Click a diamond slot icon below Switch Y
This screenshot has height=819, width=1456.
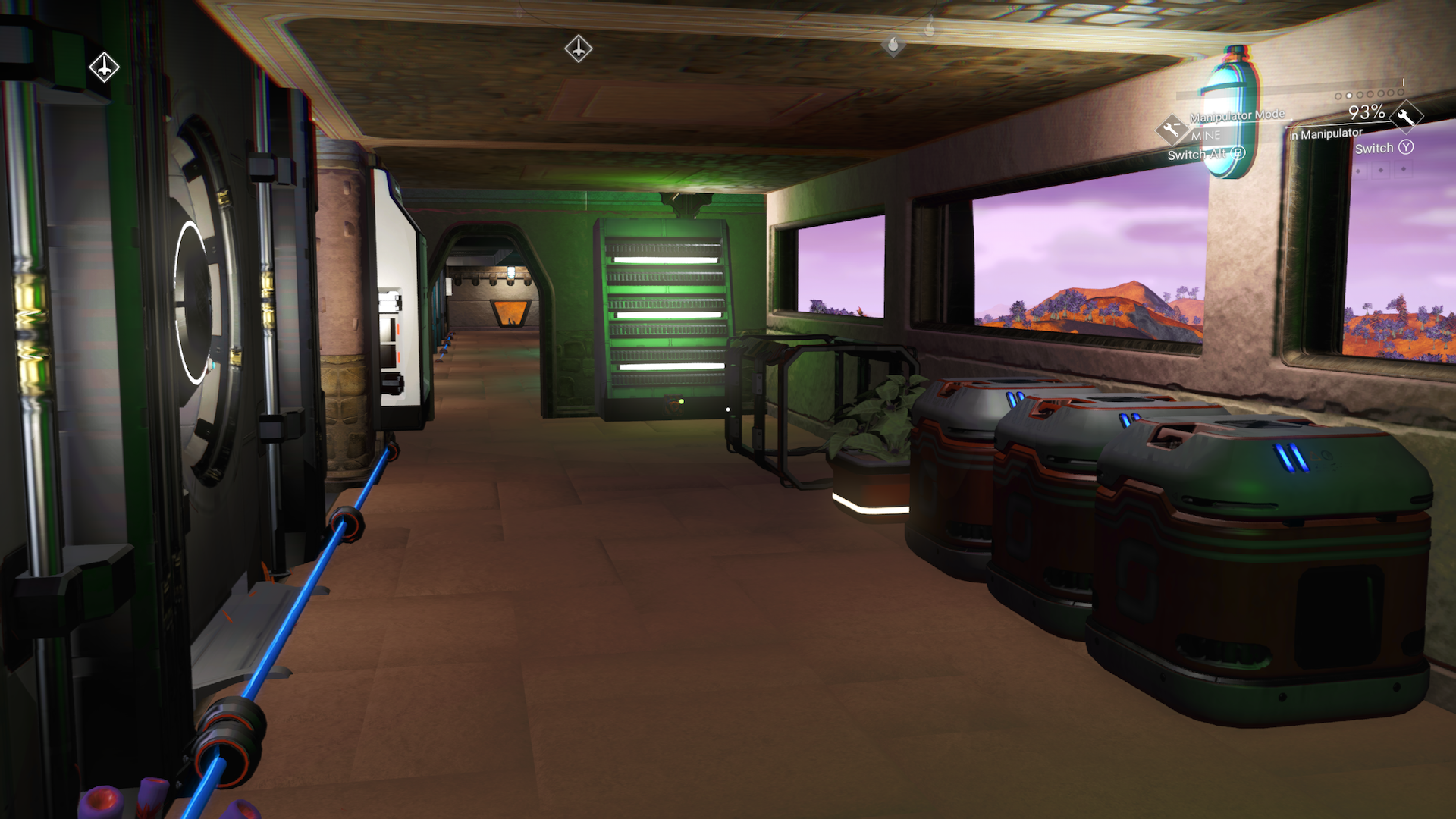1379,170
